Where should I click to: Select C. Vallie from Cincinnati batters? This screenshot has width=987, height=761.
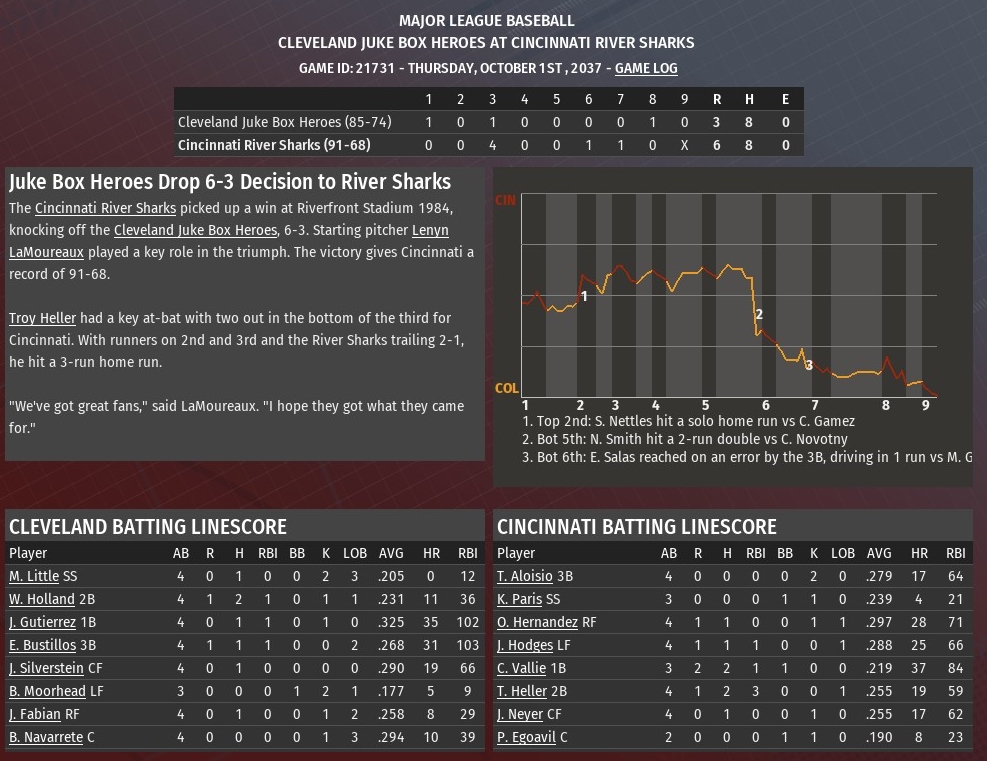[x=522, y=668]
